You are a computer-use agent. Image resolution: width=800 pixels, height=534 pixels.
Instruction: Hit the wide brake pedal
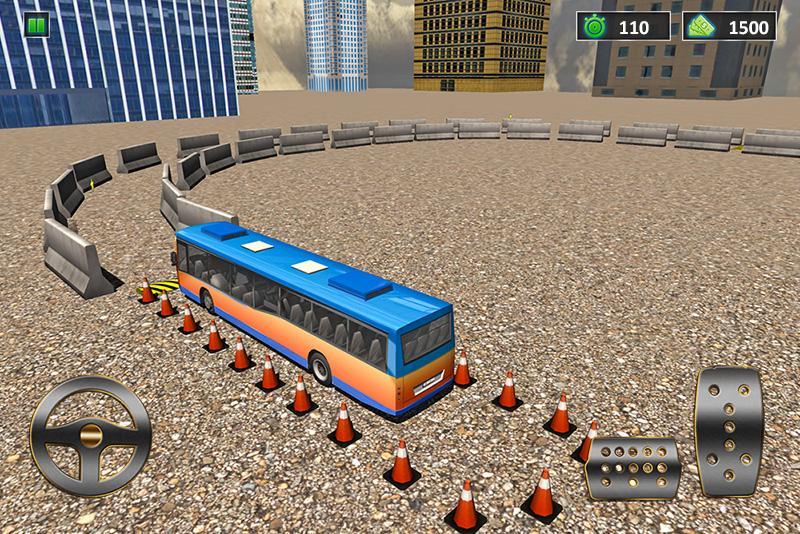coord(631,465)
